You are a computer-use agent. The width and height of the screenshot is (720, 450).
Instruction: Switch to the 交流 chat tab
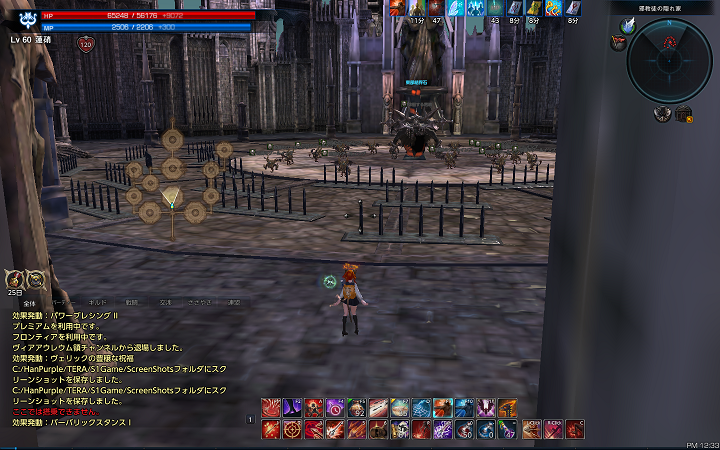click(x=166, y=301)
